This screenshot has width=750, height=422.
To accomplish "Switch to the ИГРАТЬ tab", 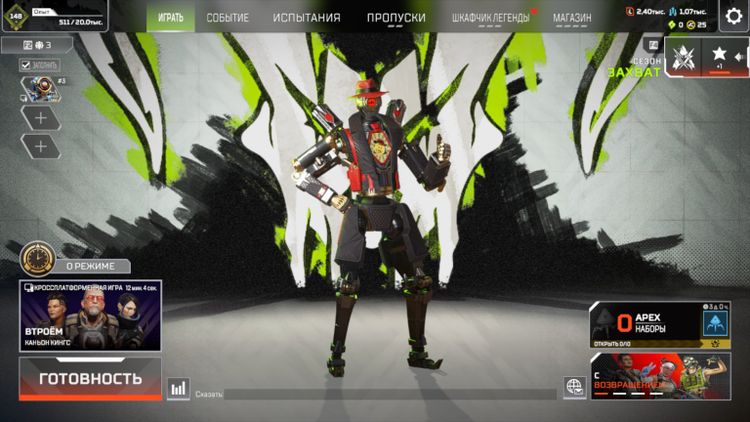I will (171, 17).
